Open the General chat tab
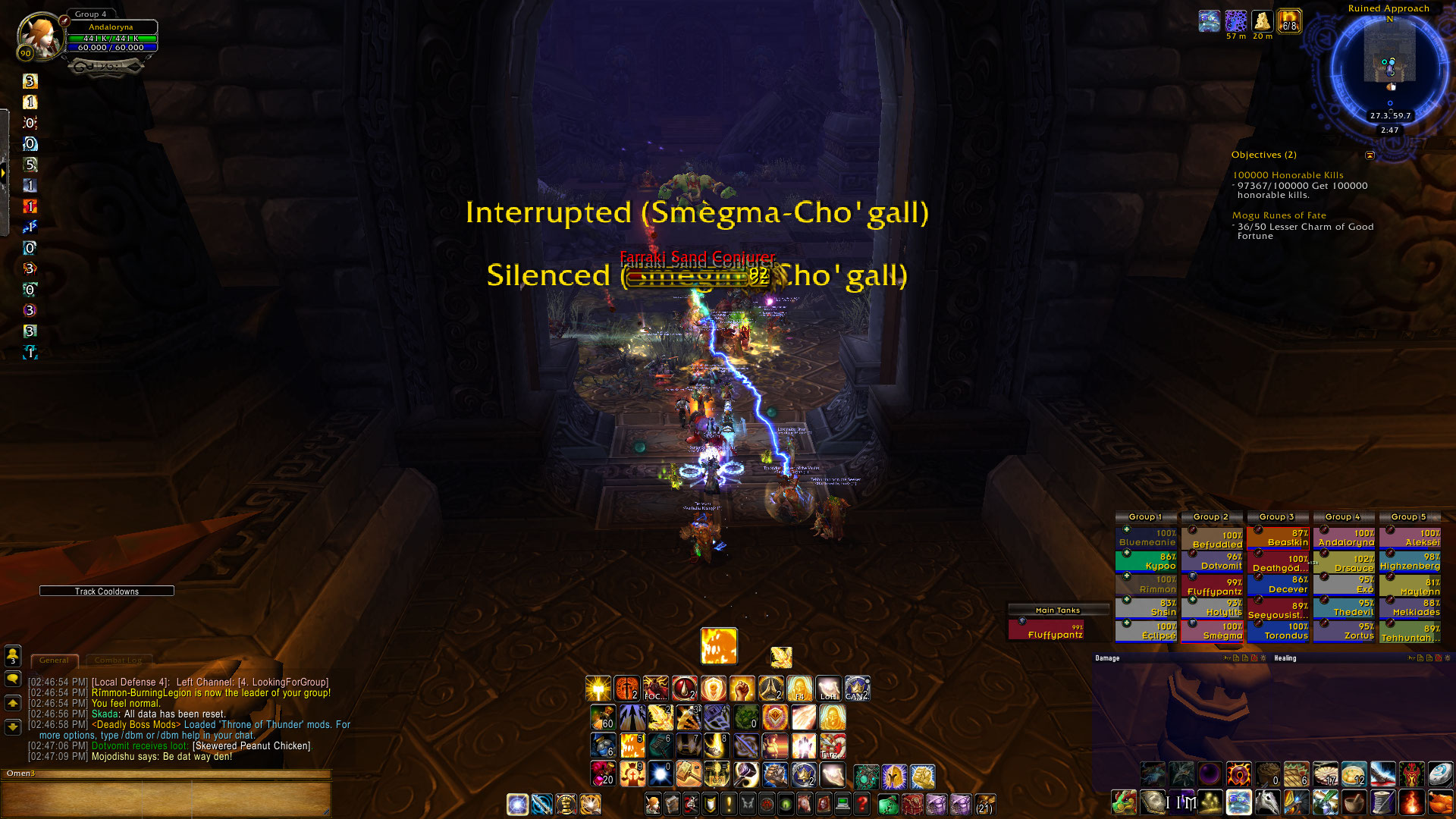This screenshot has height=819, width=1456. coord(54,661)
